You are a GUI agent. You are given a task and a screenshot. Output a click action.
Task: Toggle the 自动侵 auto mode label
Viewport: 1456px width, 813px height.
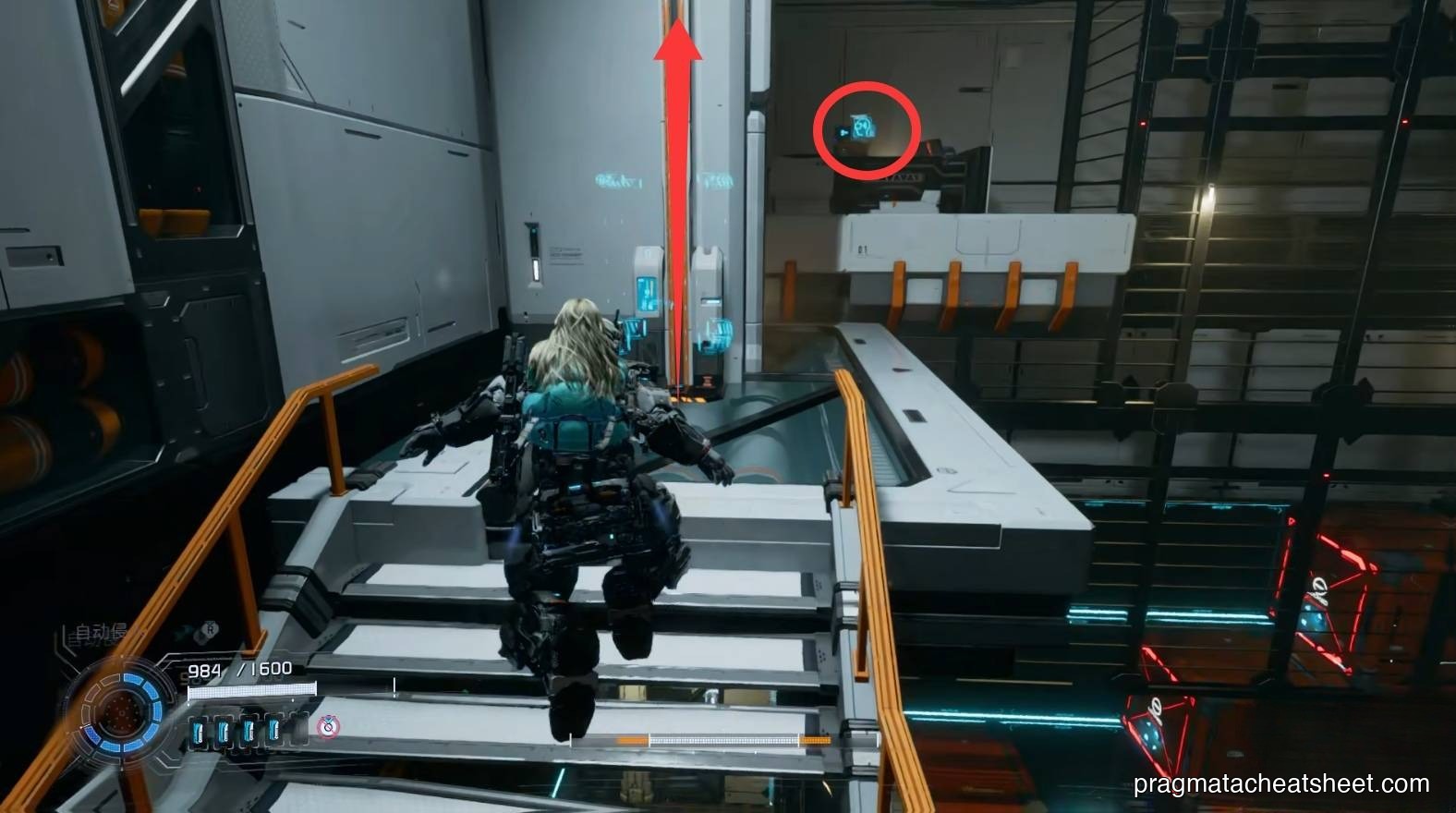97,632
